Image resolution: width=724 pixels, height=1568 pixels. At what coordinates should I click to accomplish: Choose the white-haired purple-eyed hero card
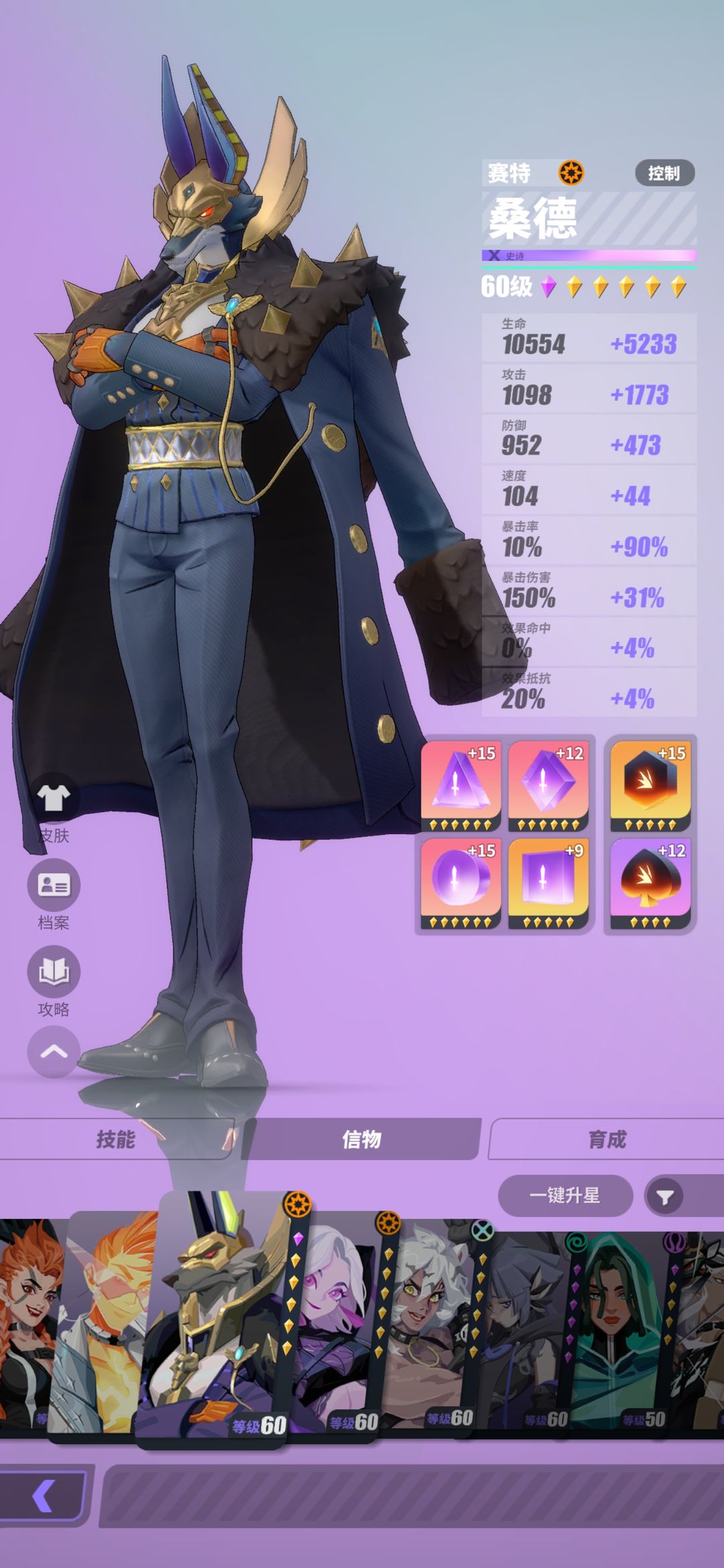click(335, 1327)
